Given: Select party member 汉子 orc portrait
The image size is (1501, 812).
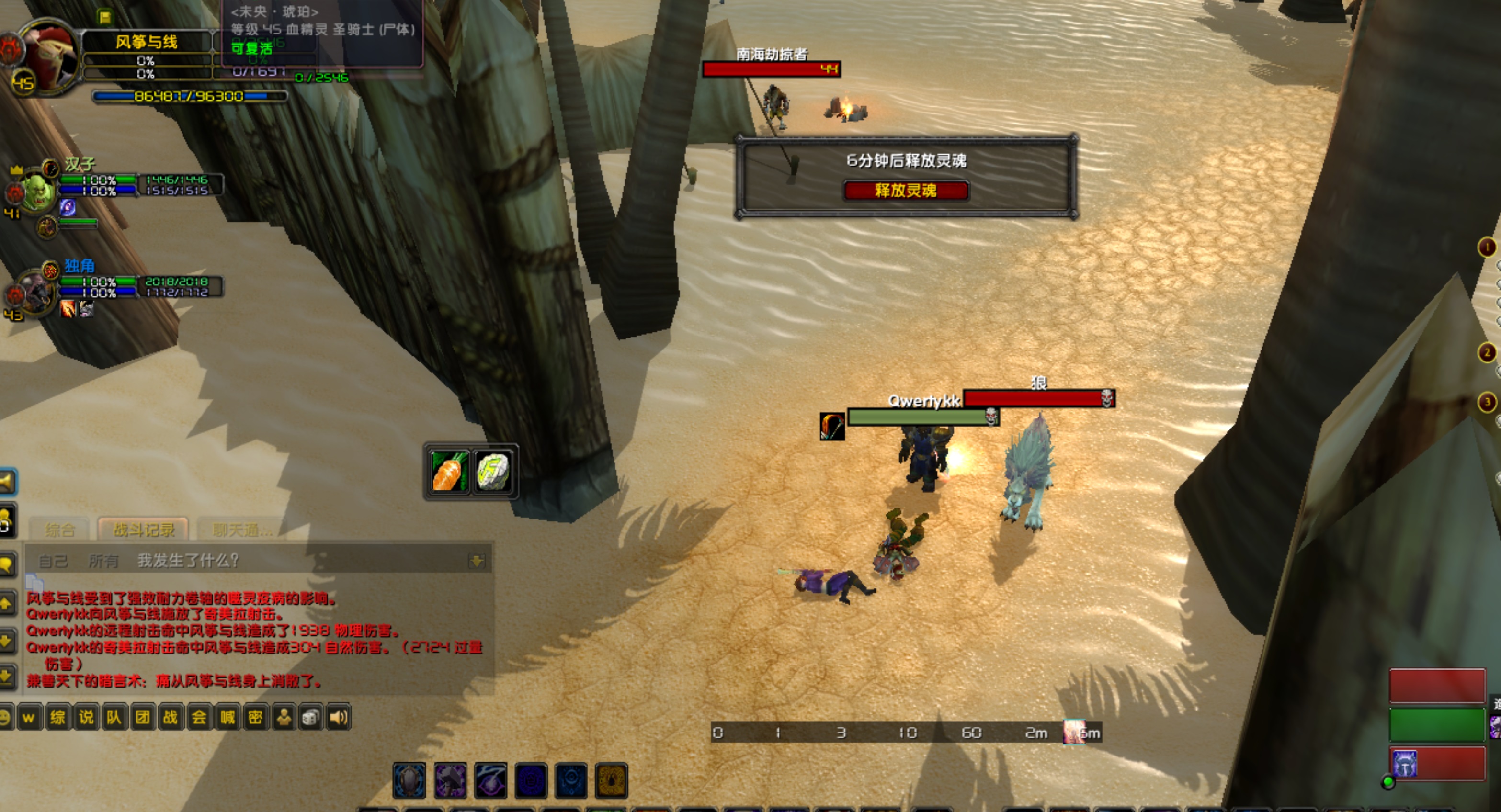Looking at the screenshot, I should [38, 192].
